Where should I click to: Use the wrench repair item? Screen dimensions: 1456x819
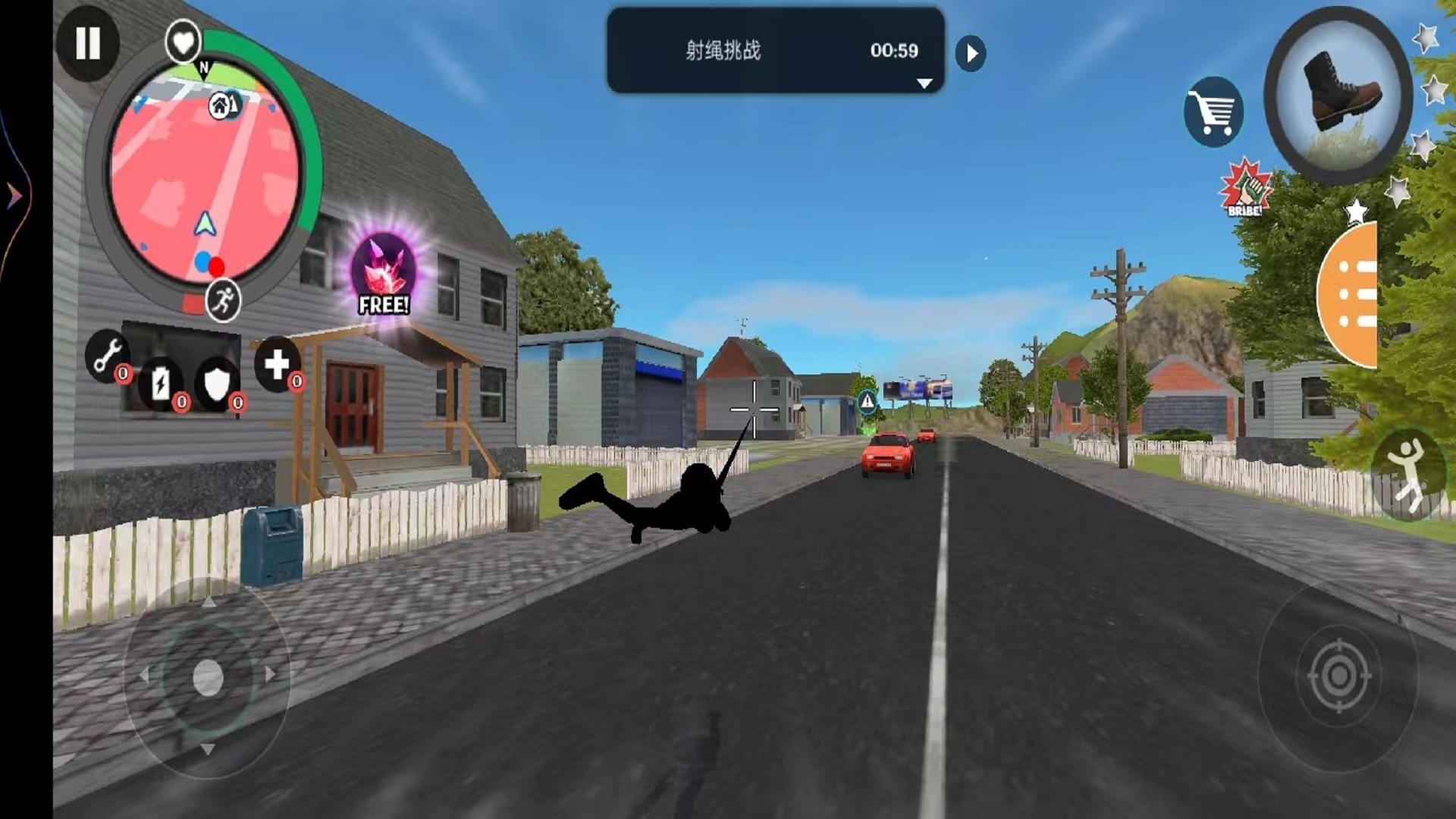(x=107, y=355)
